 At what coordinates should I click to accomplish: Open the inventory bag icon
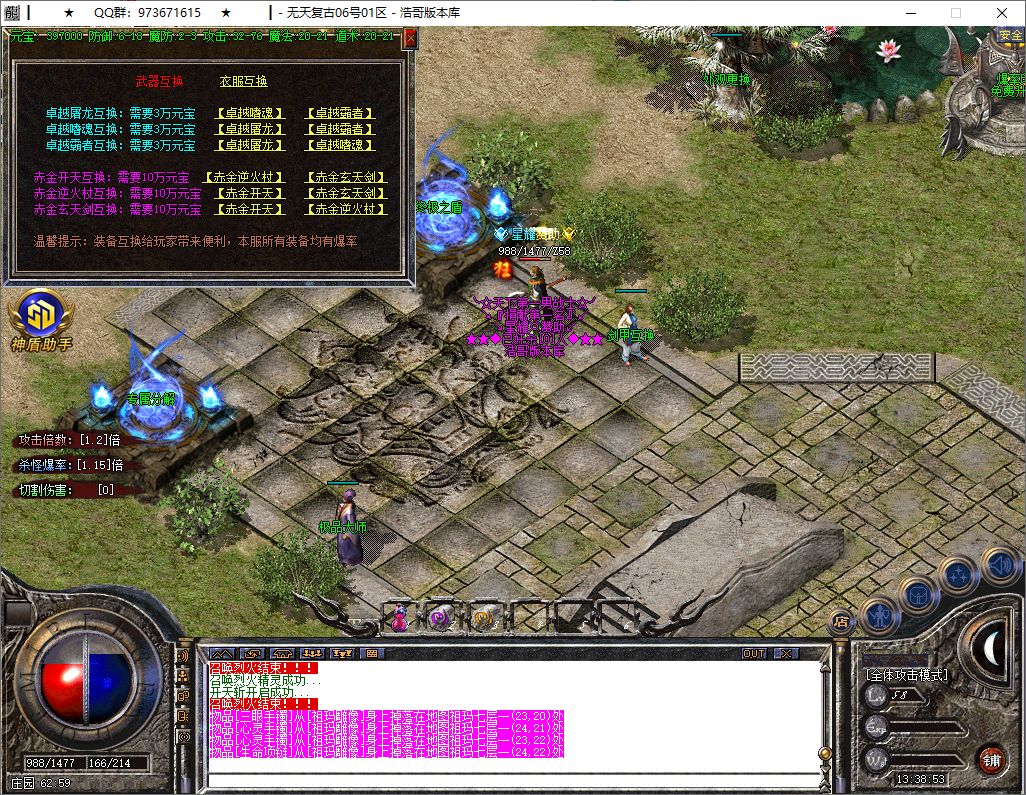pyautogui.click(x=918, y=595)
